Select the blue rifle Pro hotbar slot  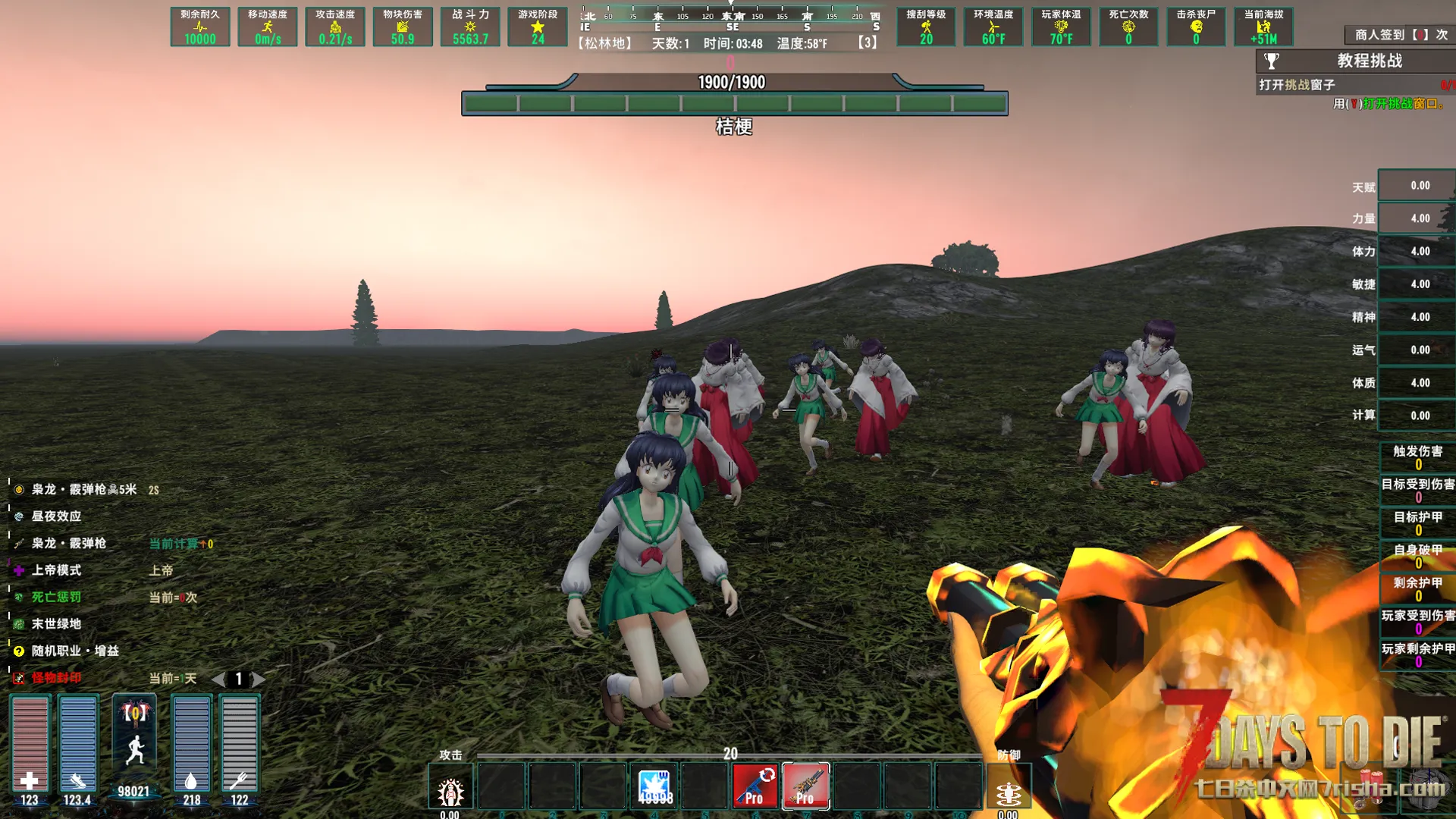[755, 786]
